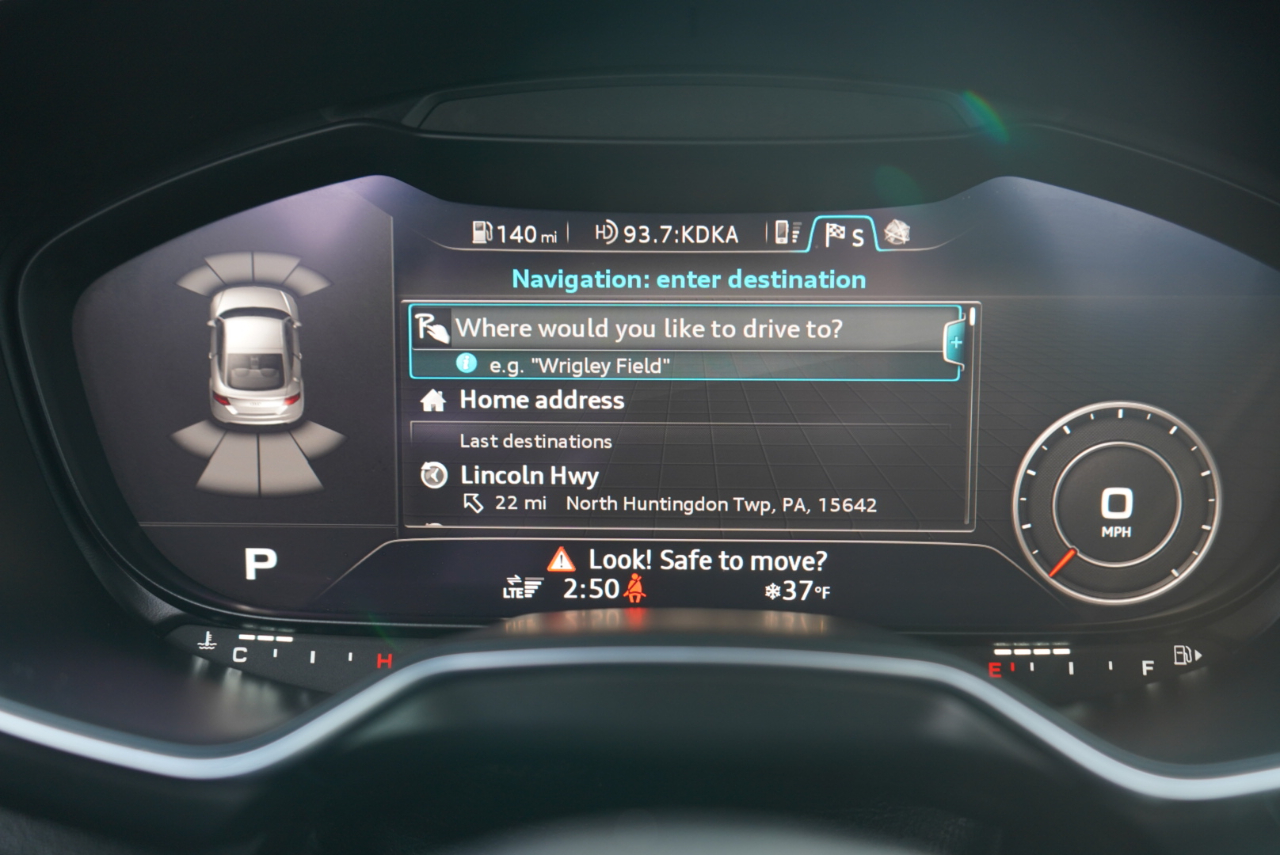This screenshot has width=1280, height=855.
Task: Switch to the map globe tab
Action: 896,233
